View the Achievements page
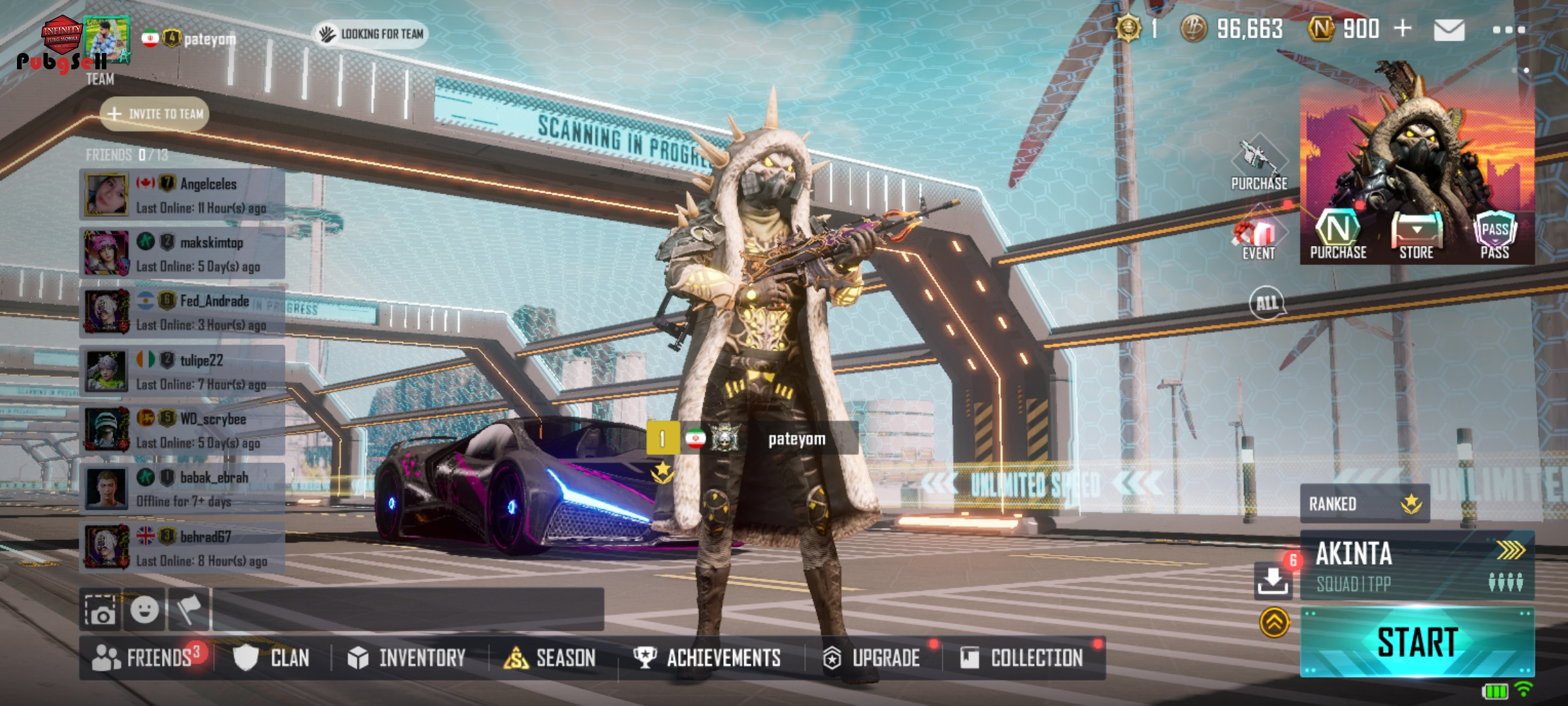This screenshot has width=1568, height=706. point(708,658)
